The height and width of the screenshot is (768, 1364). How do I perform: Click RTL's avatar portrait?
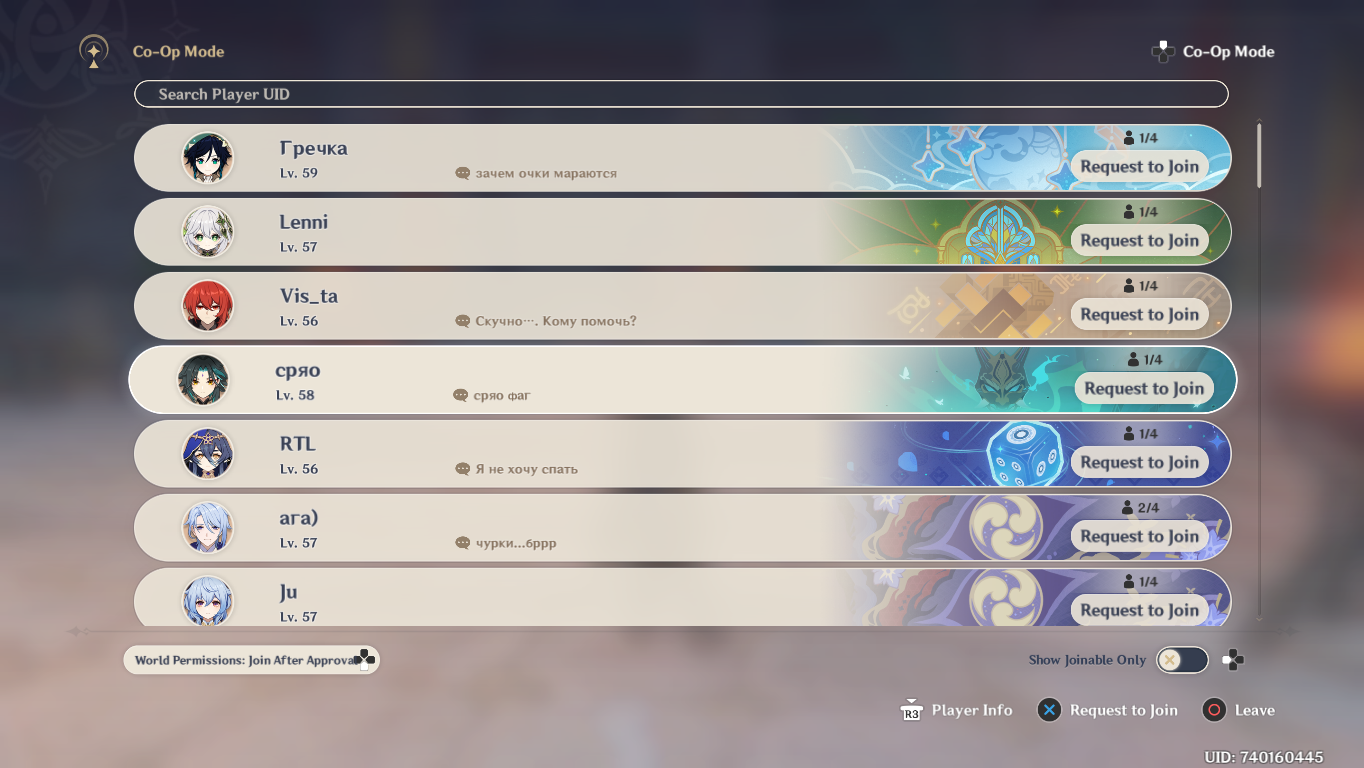208,453
